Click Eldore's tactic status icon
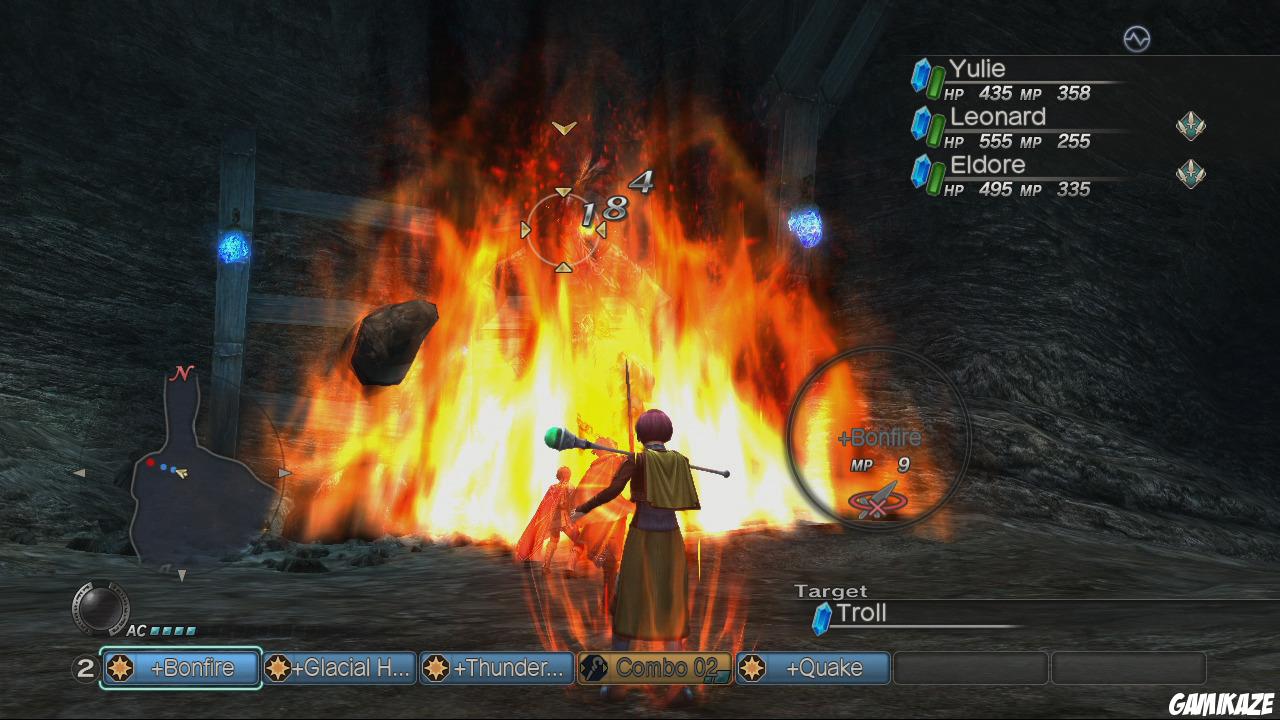Image resolution: width=1280 pixels, height=720 pixels. (x=1190, y=173)
